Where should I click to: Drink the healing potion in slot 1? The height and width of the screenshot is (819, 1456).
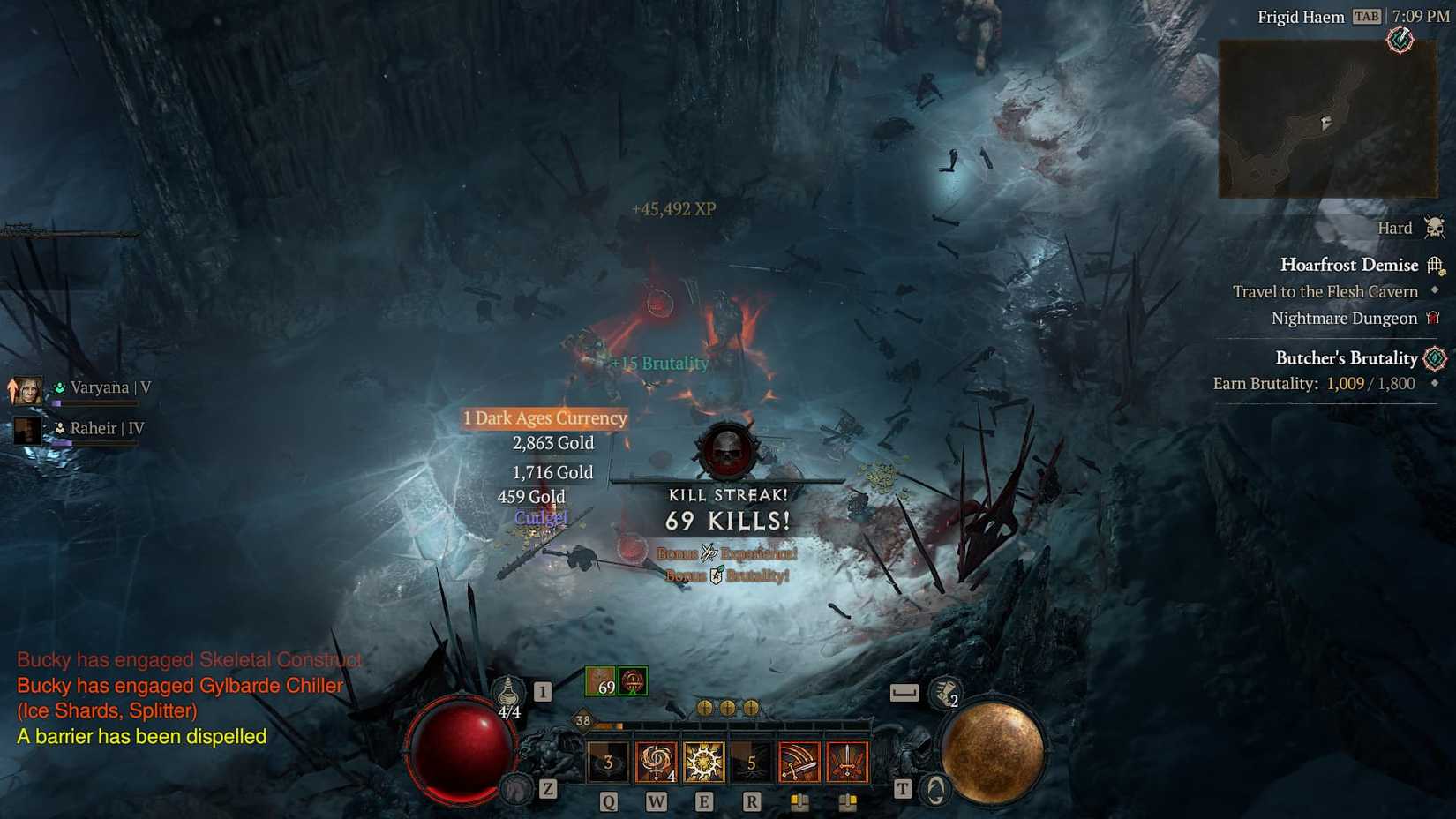507,693
